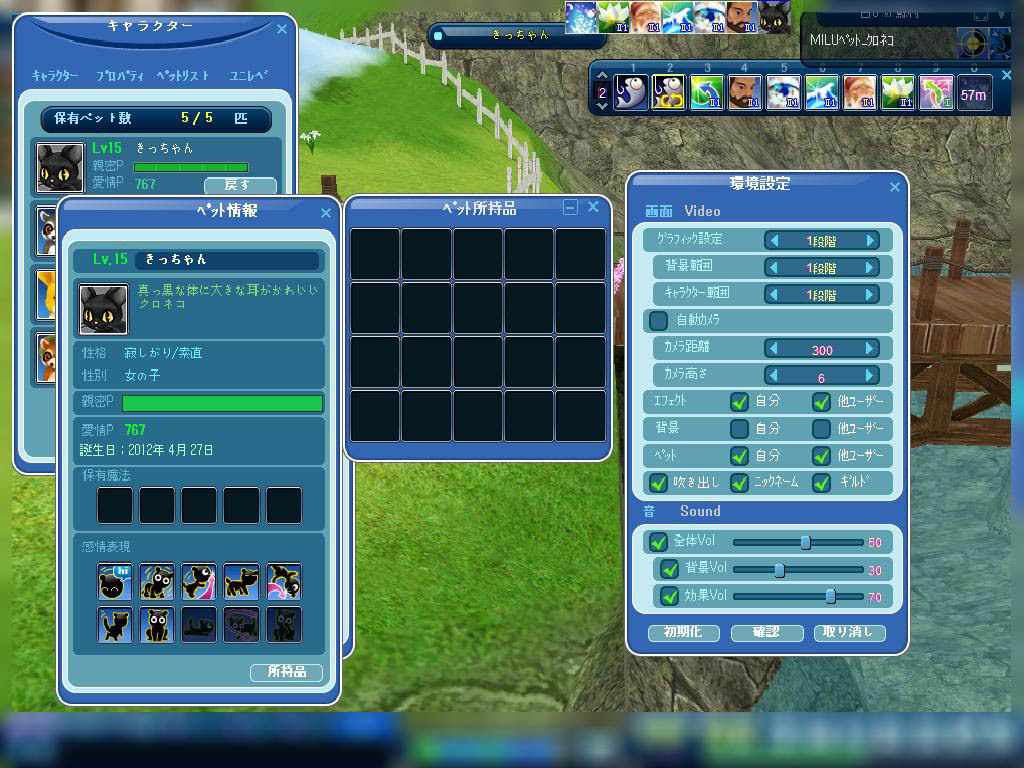
Task: Close the 環境設定 settings window
Action: (895, 187)
